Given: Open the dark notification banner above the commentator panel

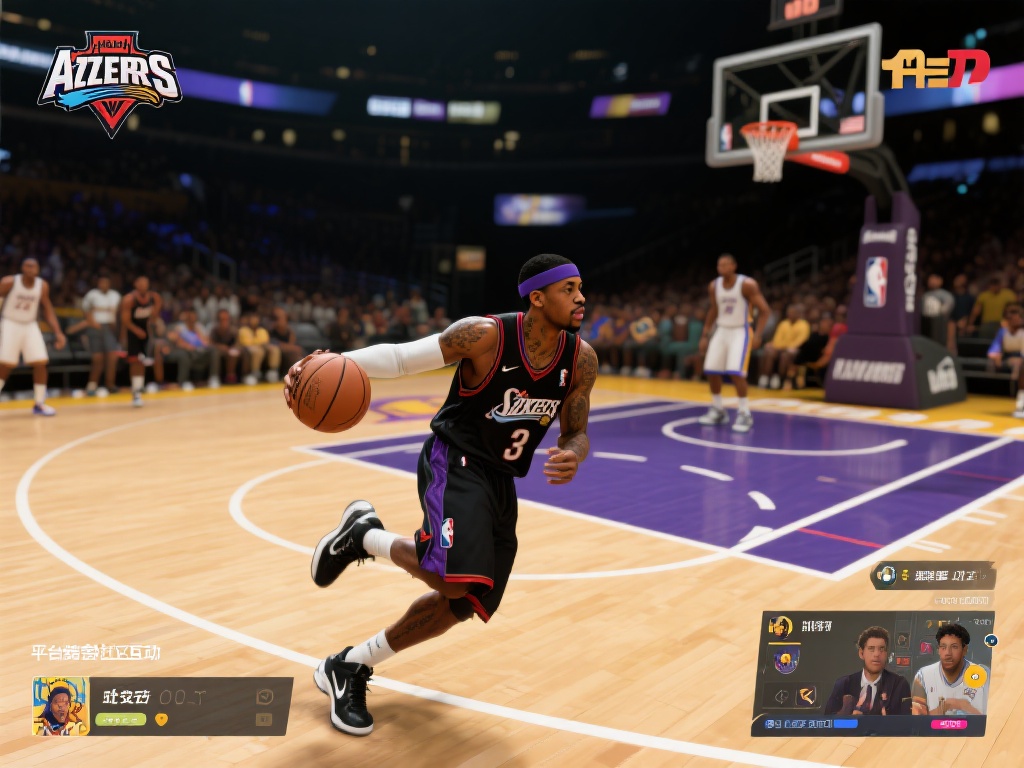Looking at the screenshot, I should tap(932, 575).
